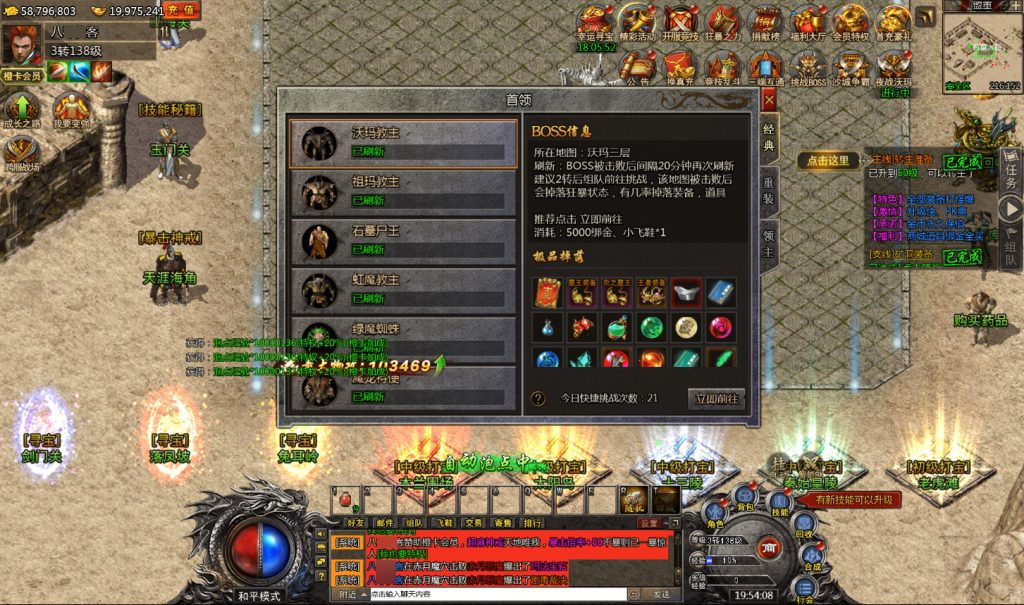Use the red potion in hotbar slot 1

pyautogui.click(x=346, y=498)
